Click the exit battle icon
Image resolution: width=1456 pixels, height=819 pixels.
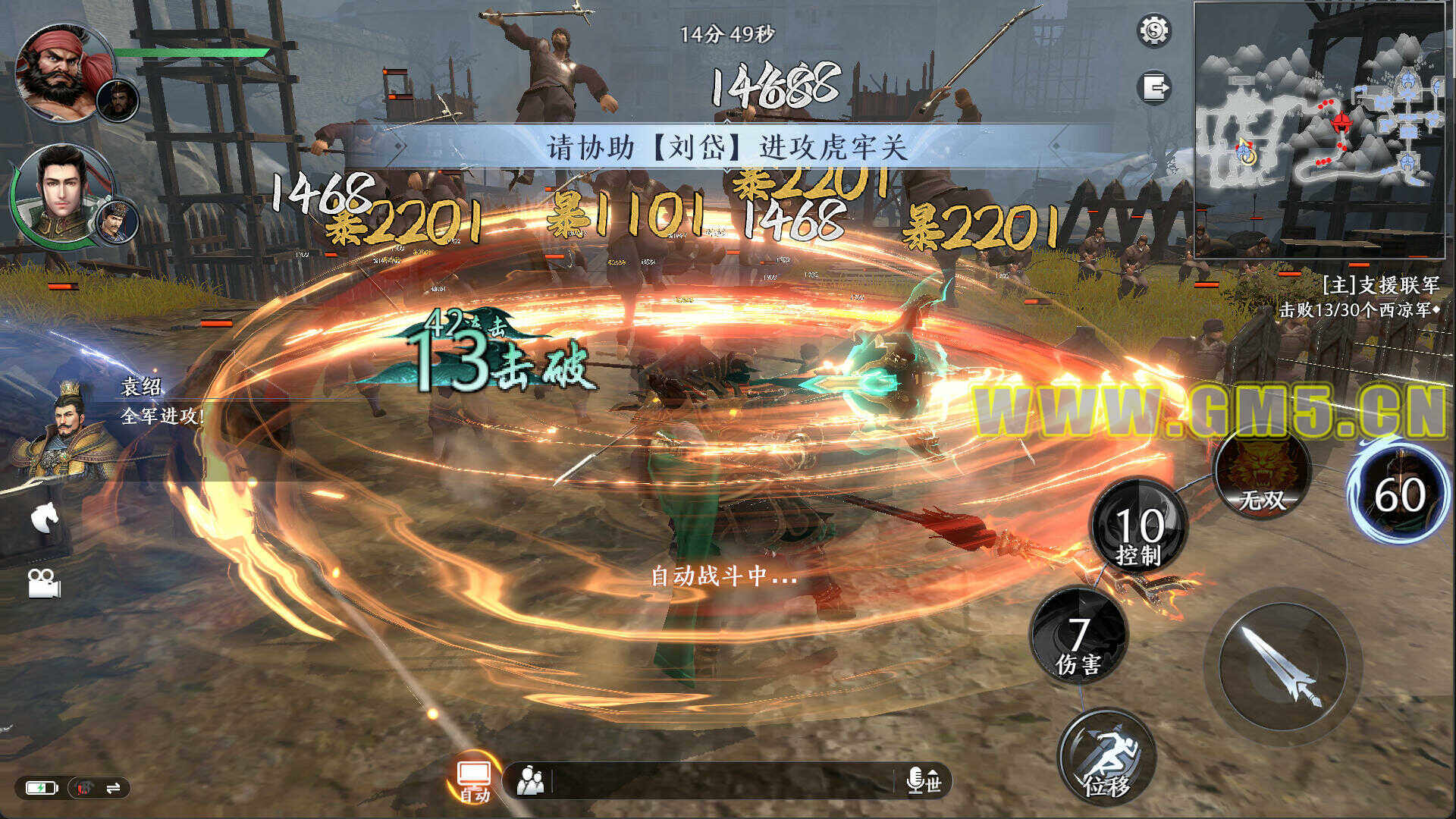click(x=1154, y=88)
